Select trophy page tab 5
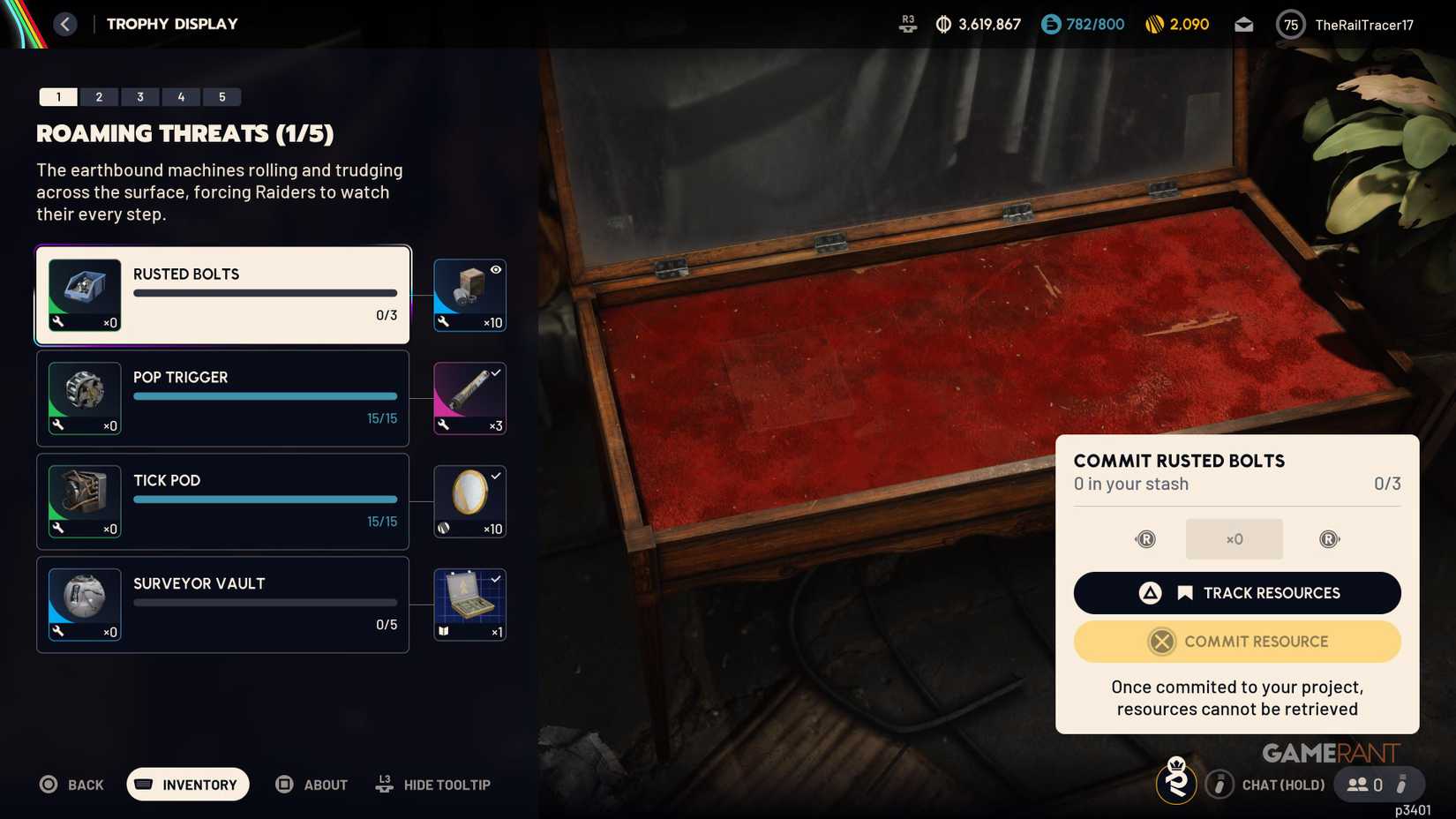 click(222, 96)
